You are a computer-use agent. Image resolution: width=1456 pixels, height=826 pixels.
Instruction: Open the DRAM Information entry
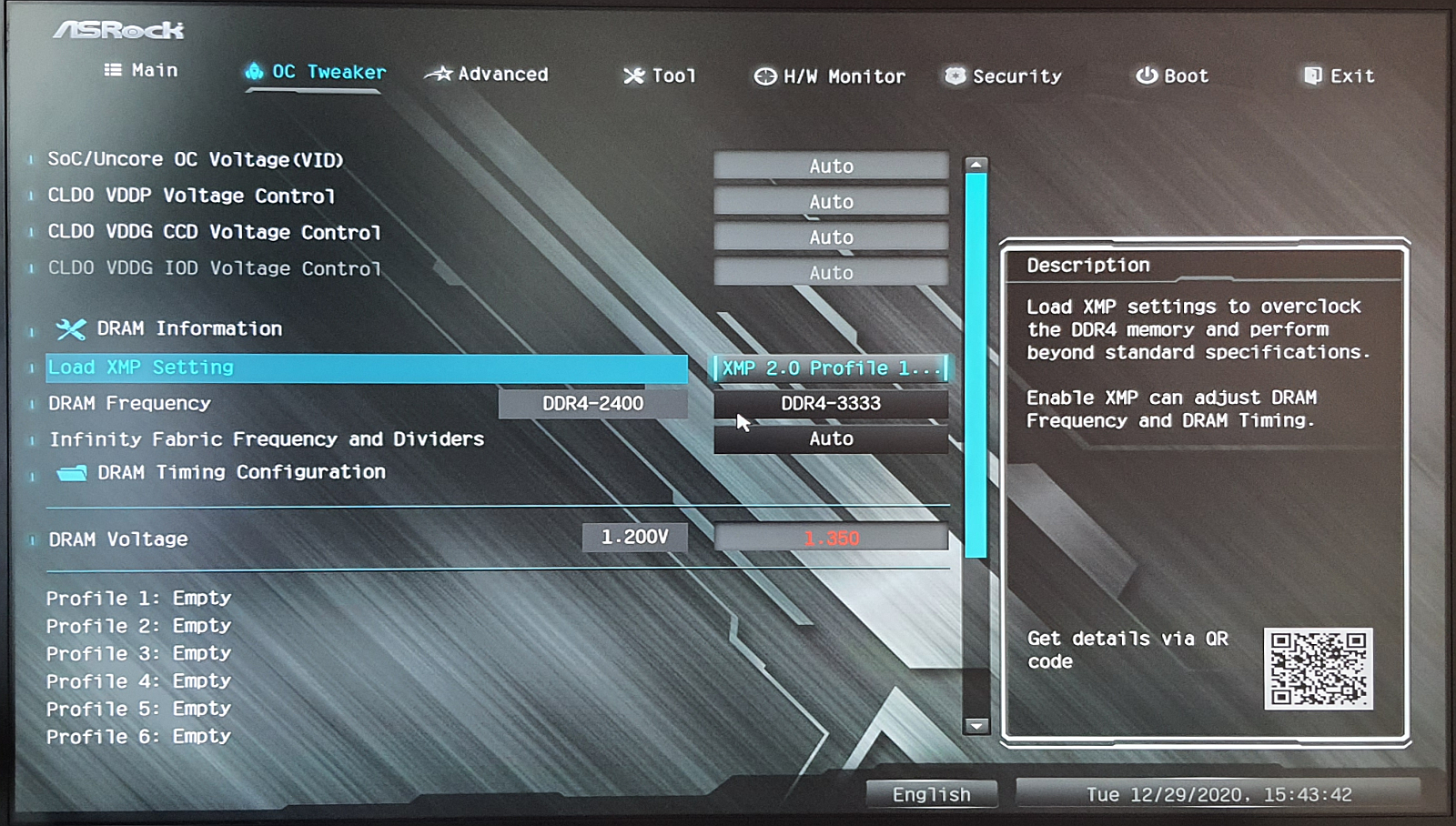188,328
